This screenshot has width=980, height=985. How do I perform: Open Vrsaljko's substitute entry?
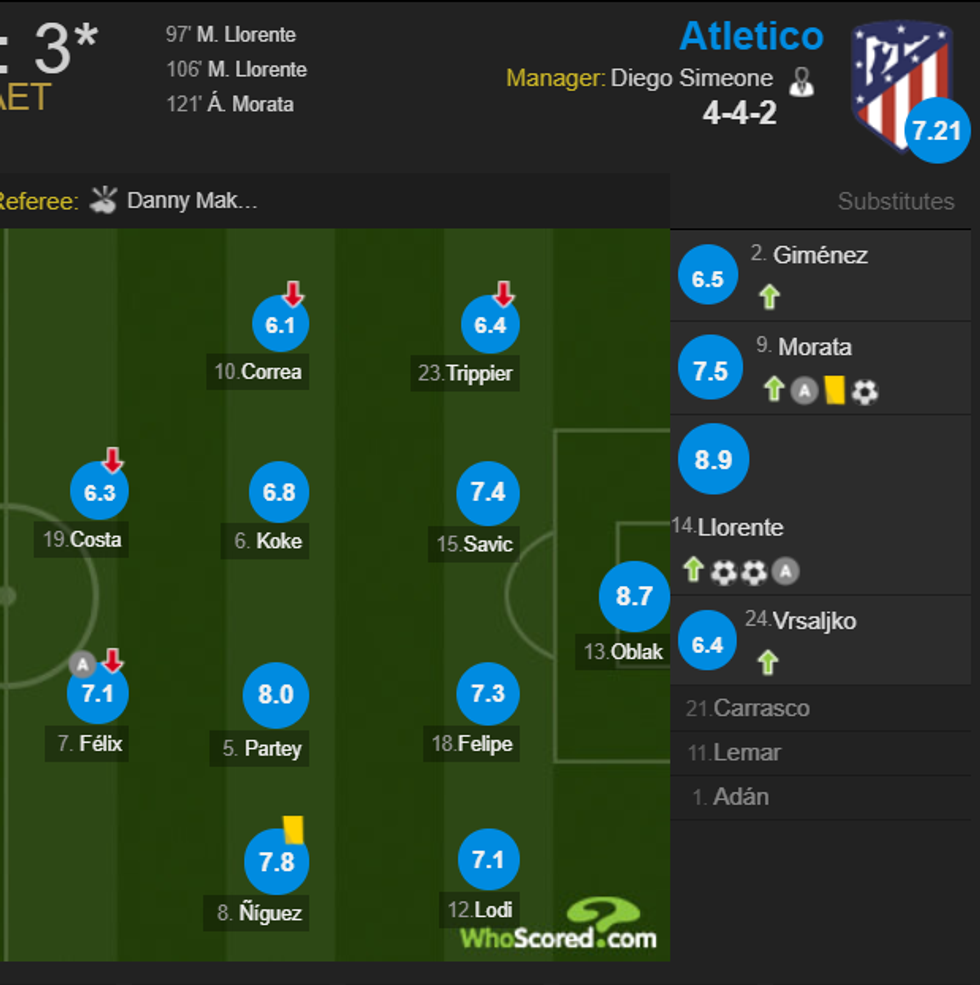pos(800,621)
